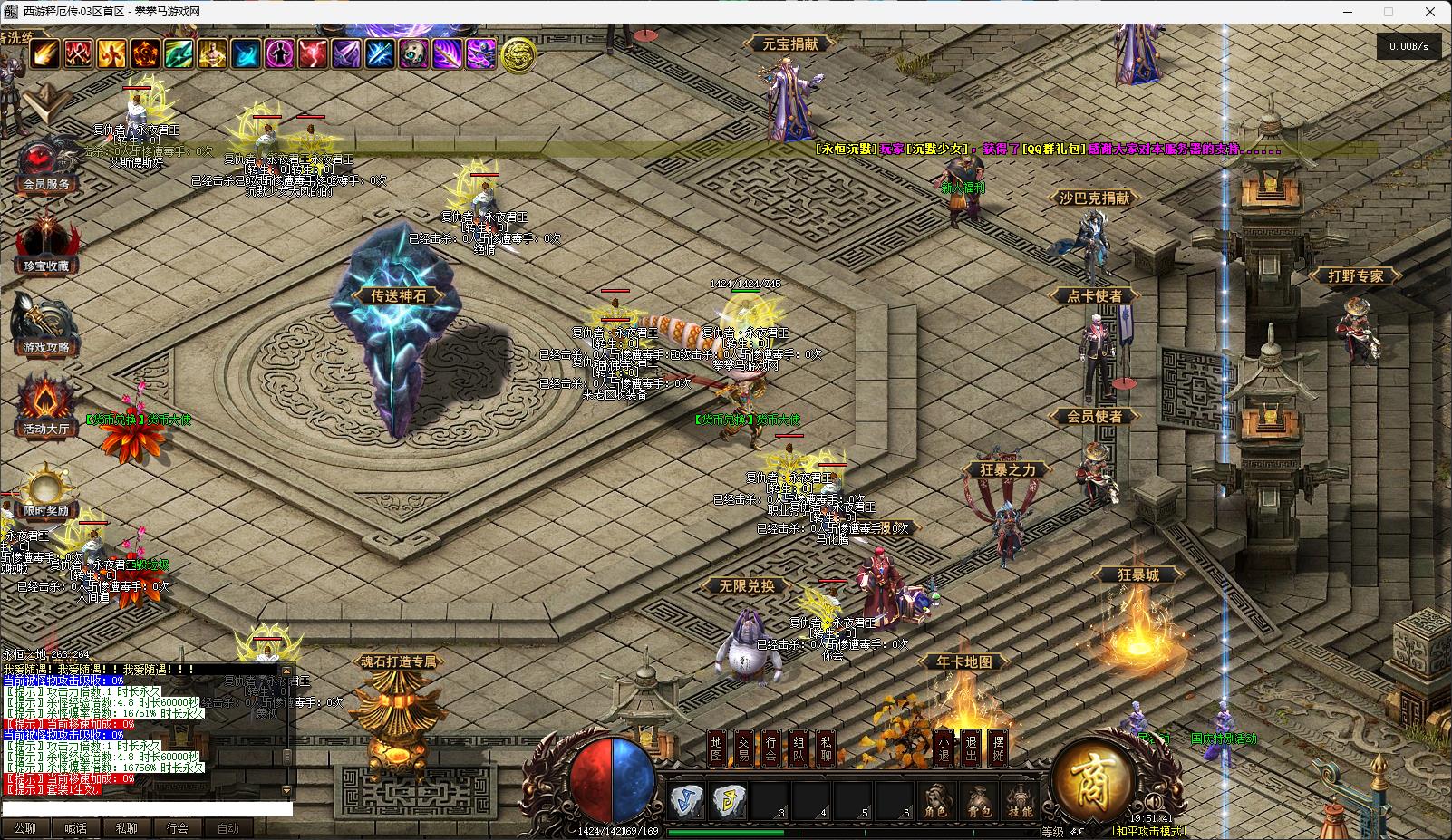Activate the skull skill icon
Image resolution: width=1452 pixels, height=840 pixels.
[x=413, y=54]
